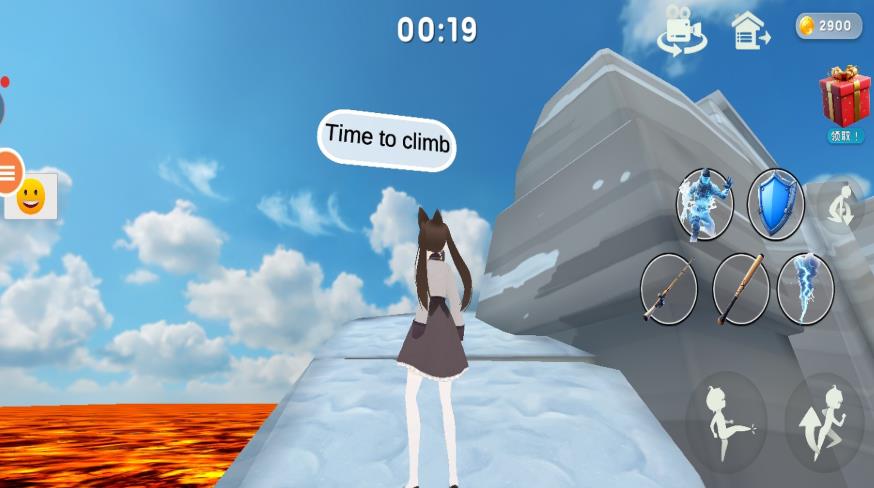Image resolution: width=874 pixels, height=488 pixels.
Task: Tap the kick attack button
Action: click(726, 422)
